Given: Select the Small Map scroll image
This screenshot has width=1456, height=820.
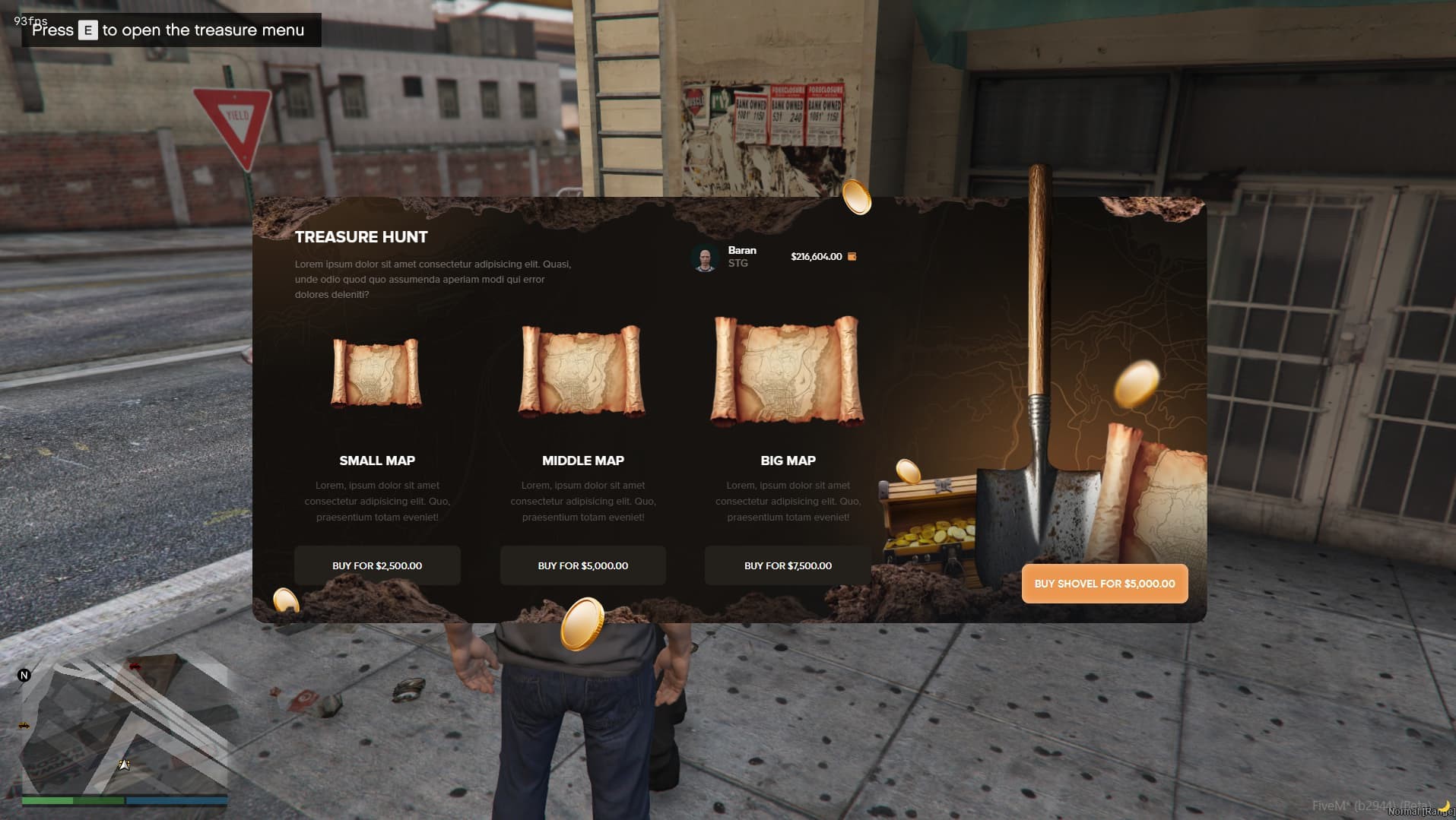Looking at the screenshot, I should tap(376, 373).
